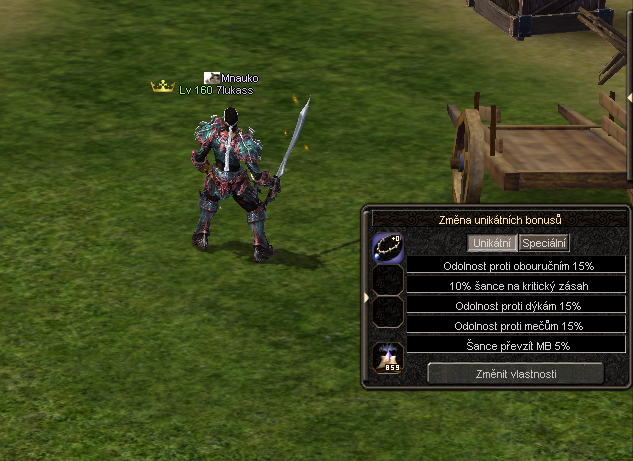Select the necklace item slot
633x461 pixels.
(x=388, y=247)
